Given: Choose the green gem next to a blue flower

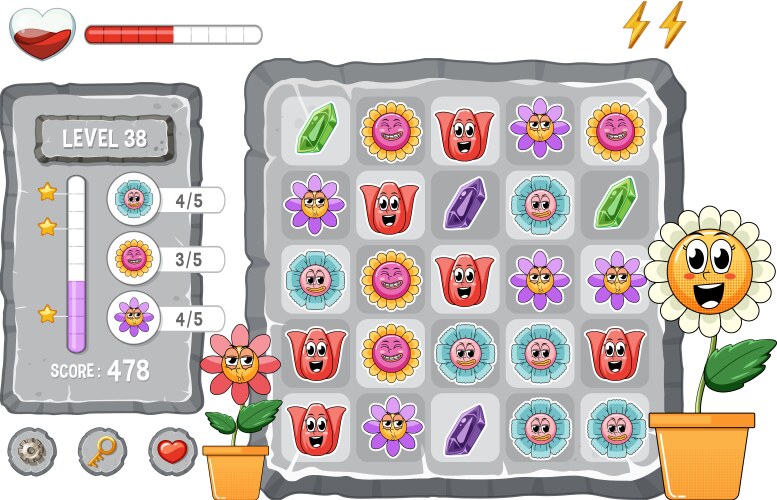Looking at the screenshot, I should [614, 203].
